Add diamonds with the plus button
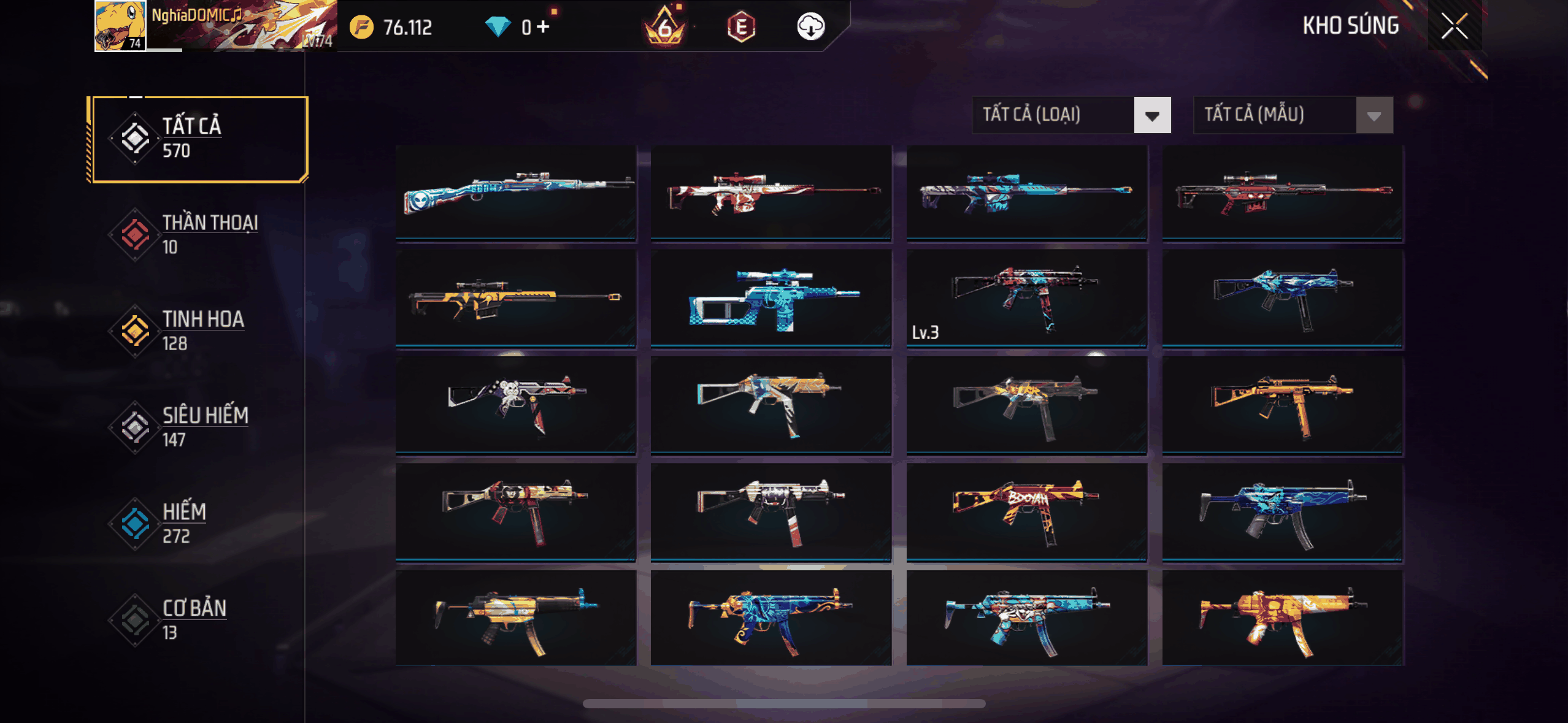 pyautogui.click(x=544, y=26)
